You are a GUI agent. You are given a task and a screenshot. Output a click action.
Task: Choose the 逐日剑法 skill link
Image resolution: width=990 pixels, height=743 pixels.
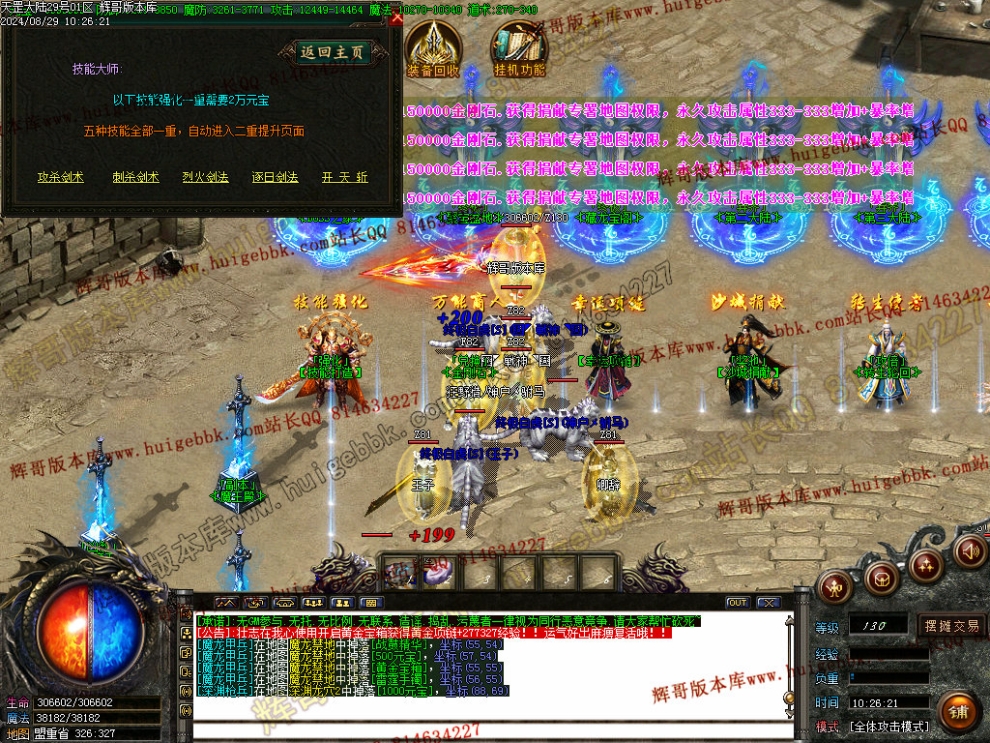pos(275,177)
